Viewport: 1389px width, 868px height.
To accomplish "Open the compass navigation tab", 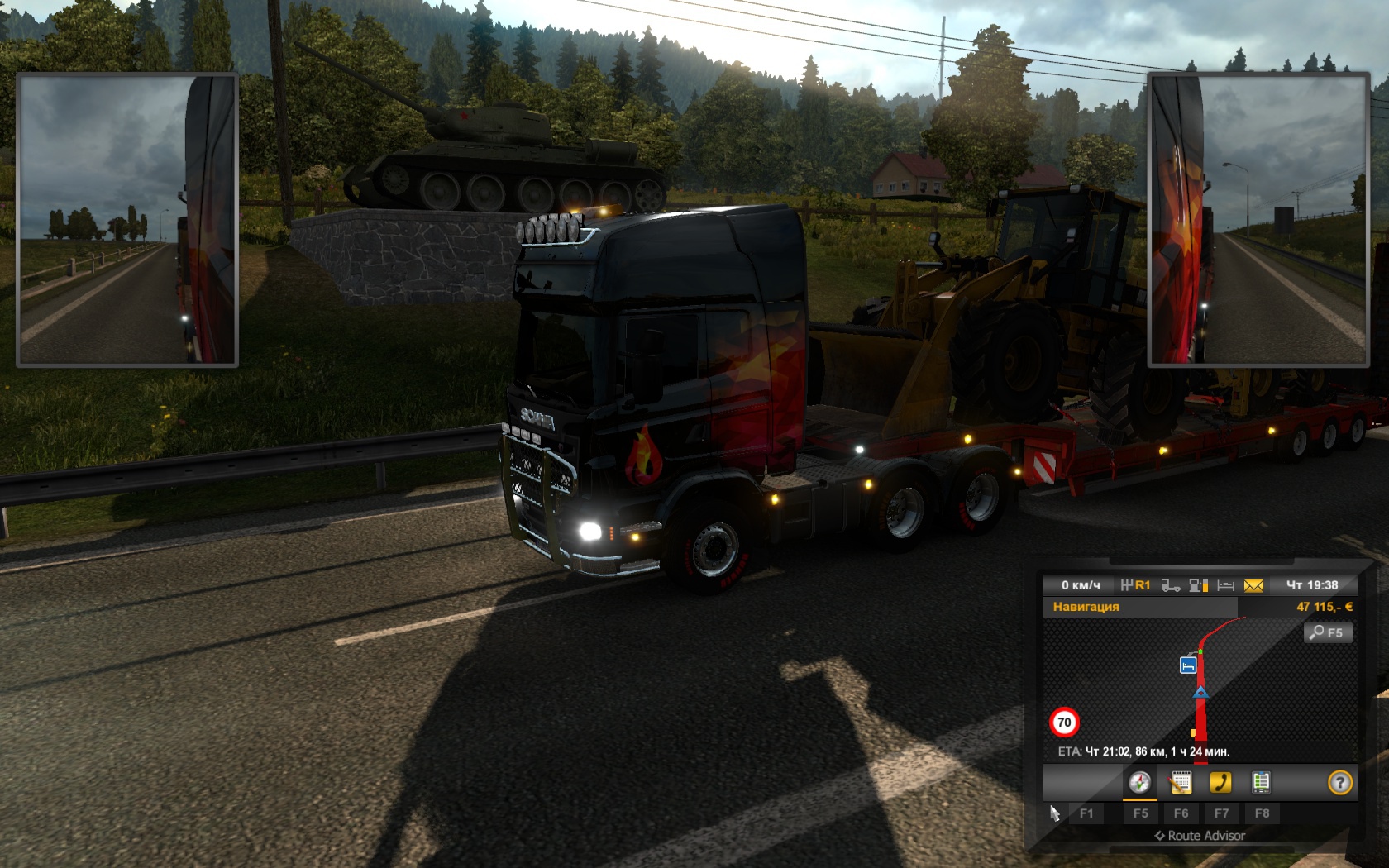I will point(1139,782).
